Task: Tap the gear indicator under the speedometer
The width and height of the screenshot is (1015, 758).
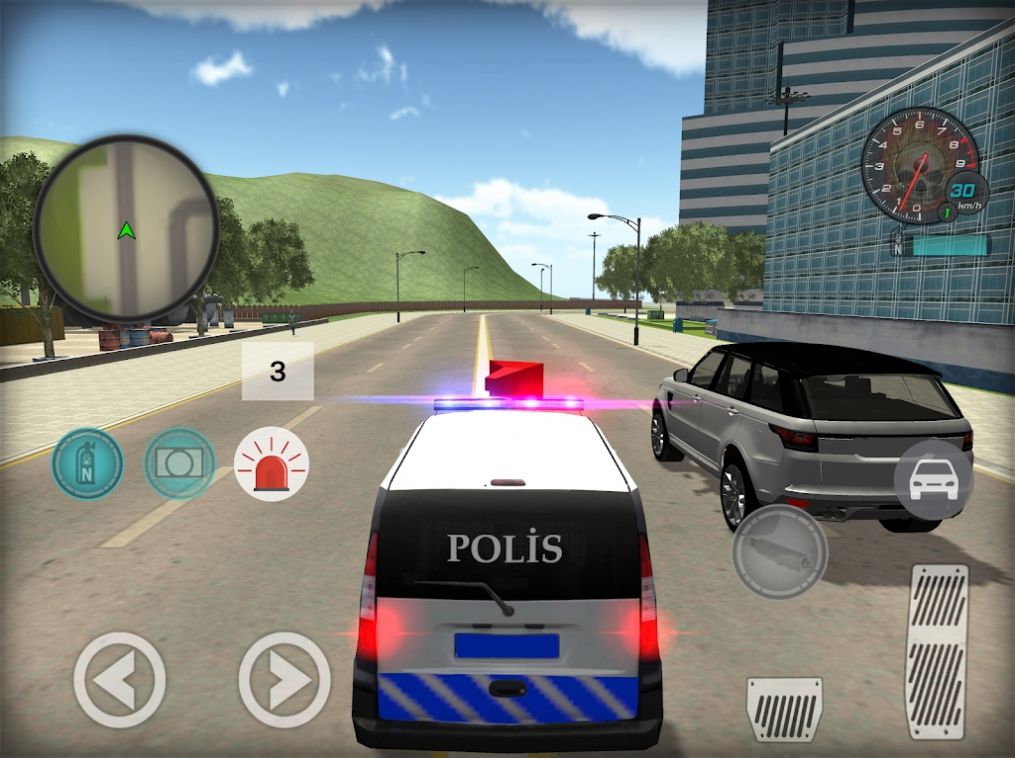Action: pos(898,244)
